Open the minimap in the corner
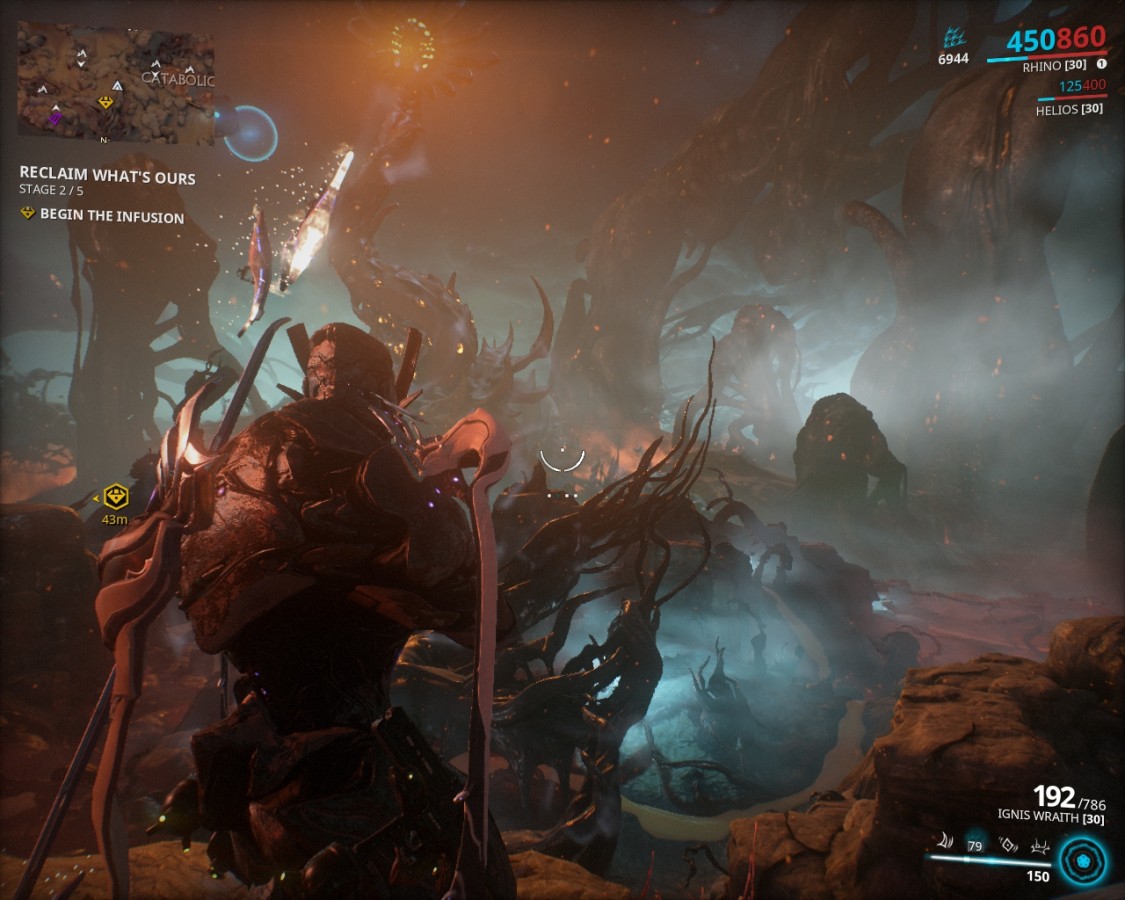 115,84
